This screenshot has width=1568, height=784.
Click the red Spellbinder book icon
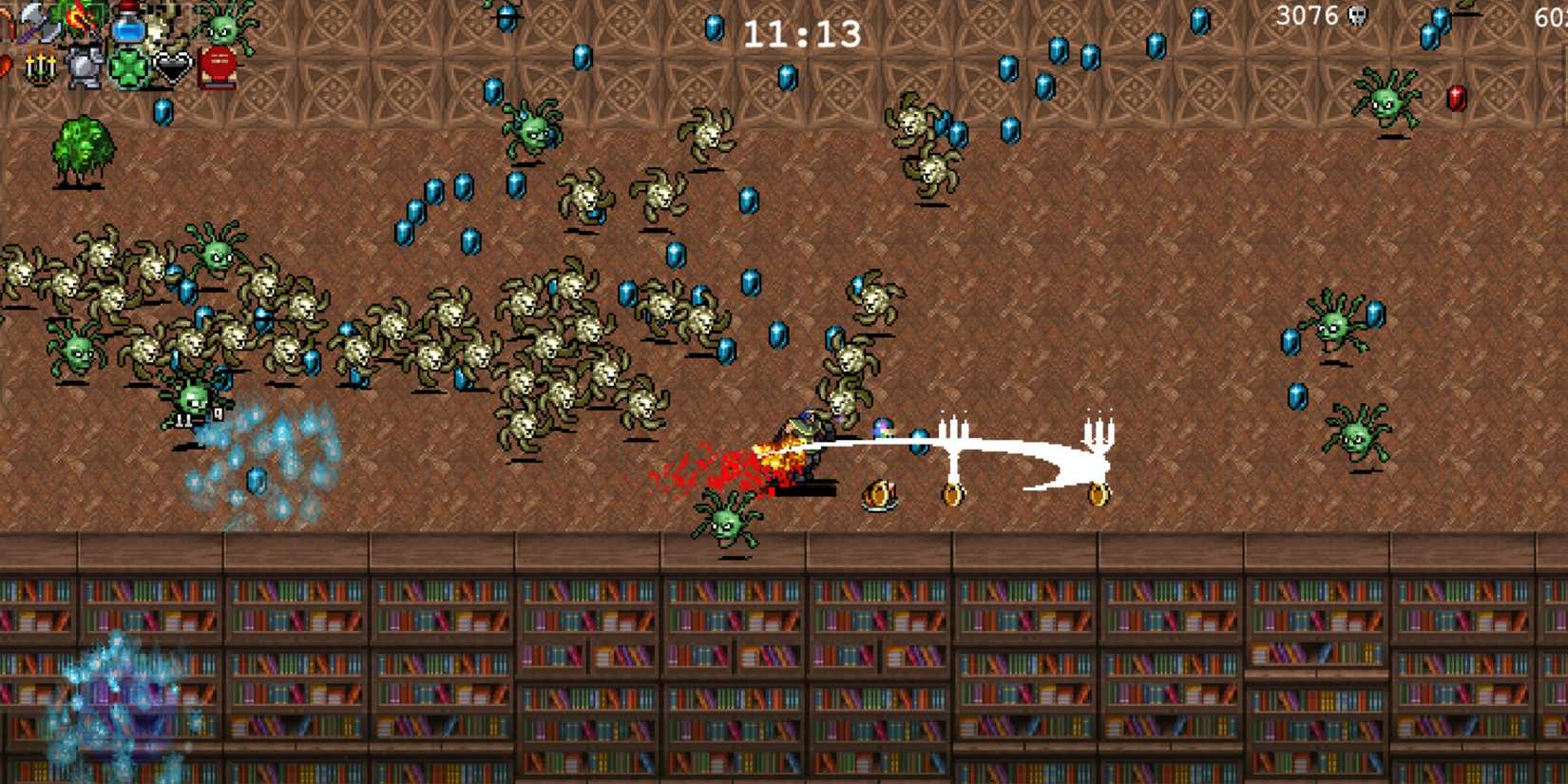click(217, 67)
